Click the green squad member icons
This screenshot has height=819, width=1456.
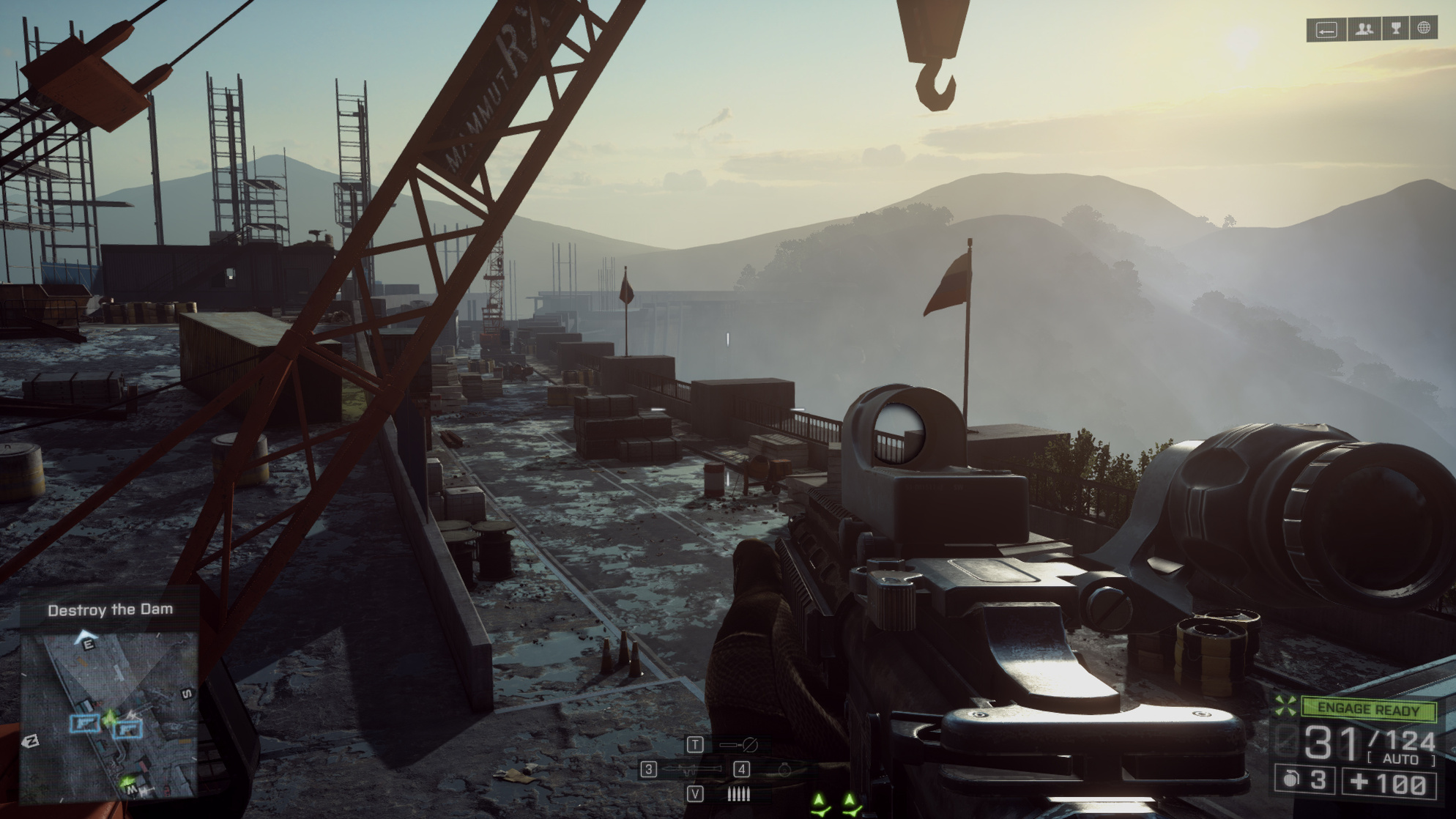coord(836,804)
